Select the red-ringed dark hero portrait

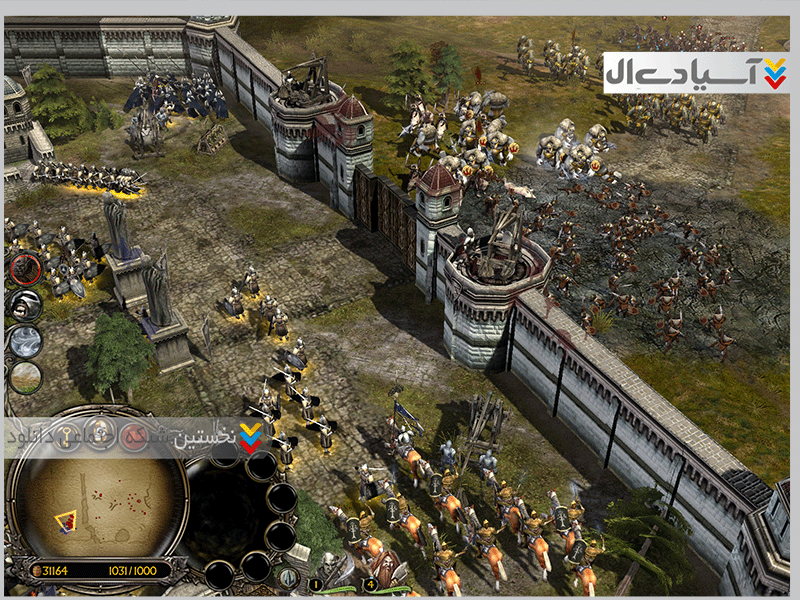(26, 268)
